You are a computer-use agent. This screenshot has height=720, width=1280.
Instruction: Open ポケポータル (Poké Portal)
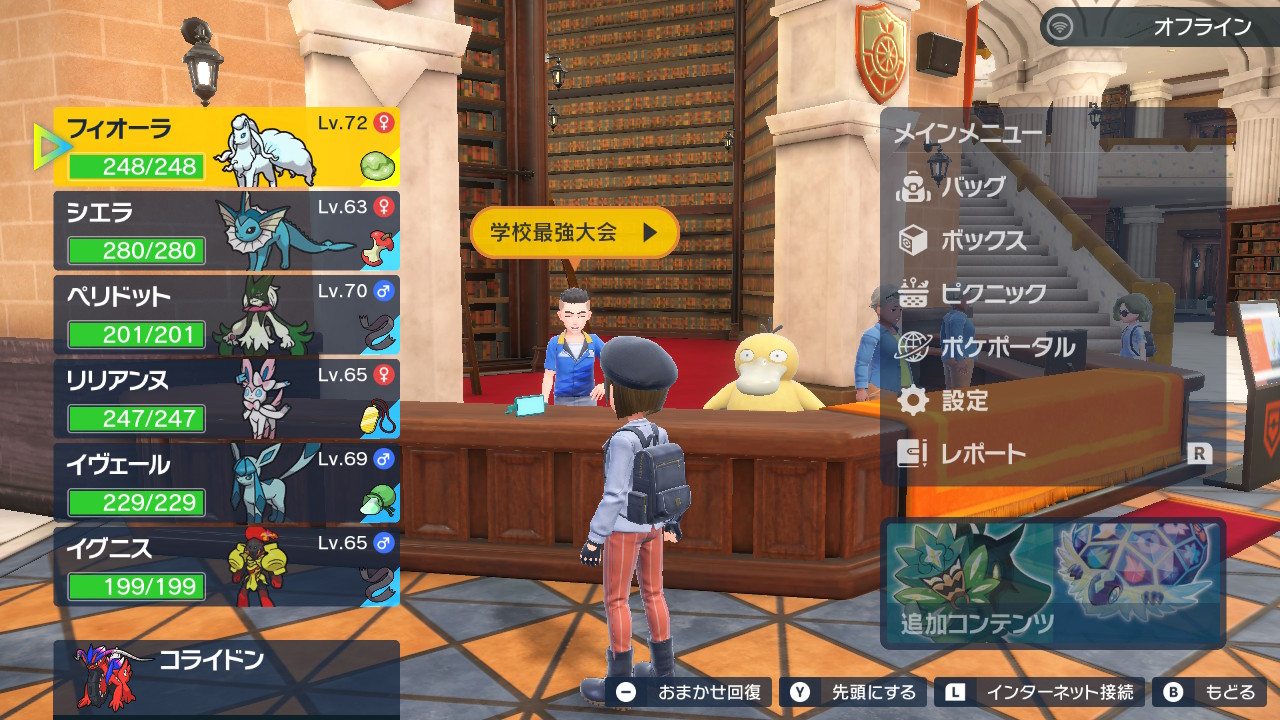[1007, 347]
